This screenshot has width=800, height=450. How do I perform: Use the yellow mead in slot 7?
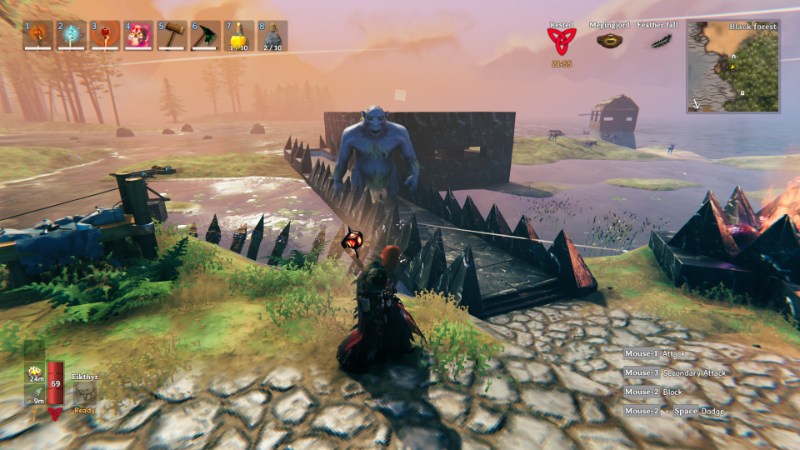pyautogui.click(x=240, y=35)
